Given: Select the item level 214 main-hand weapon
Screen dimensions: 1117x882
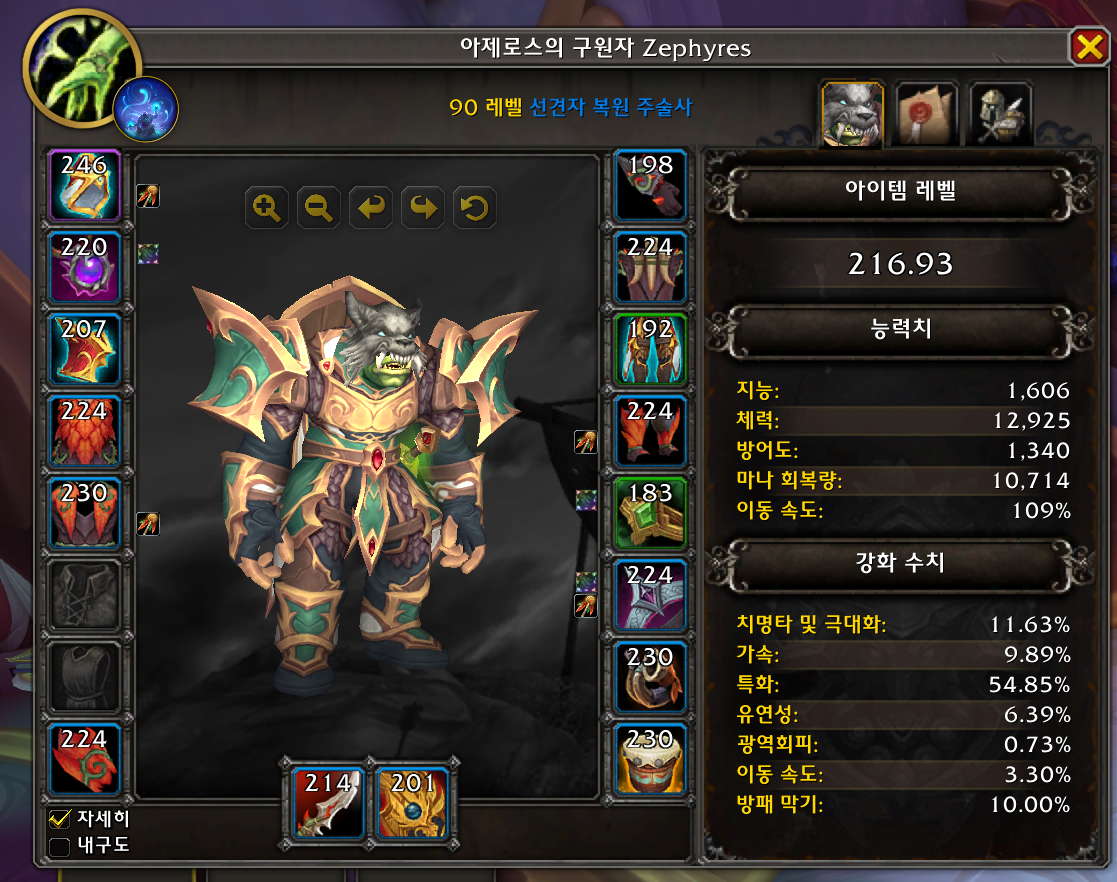Looking at the screenshot, I should point(325,802).
